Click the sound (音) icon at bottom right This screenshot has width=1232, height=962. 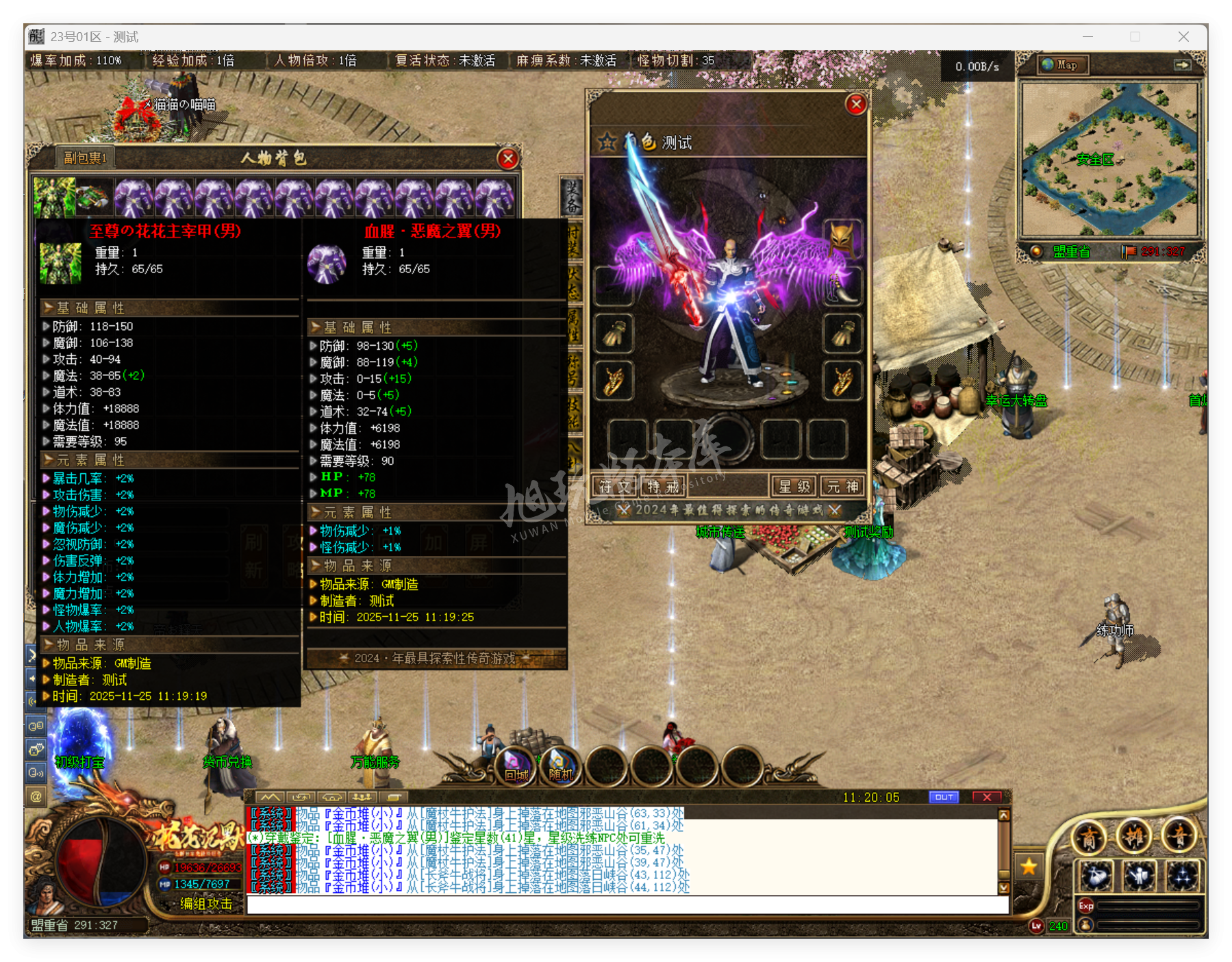point(1179,838)
